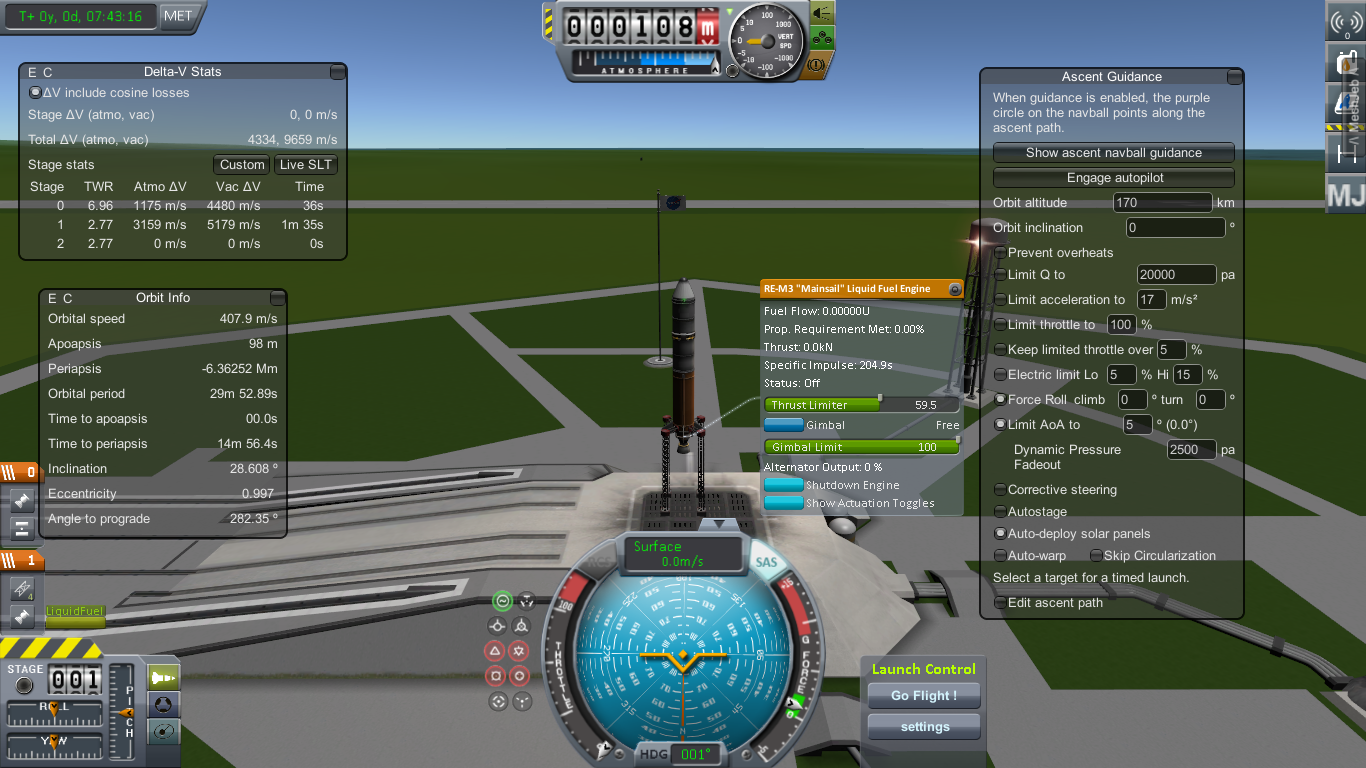Screen dimensions: 1366x768
Task: Click the Go Flight! launch button
Action: coord(924,696)
